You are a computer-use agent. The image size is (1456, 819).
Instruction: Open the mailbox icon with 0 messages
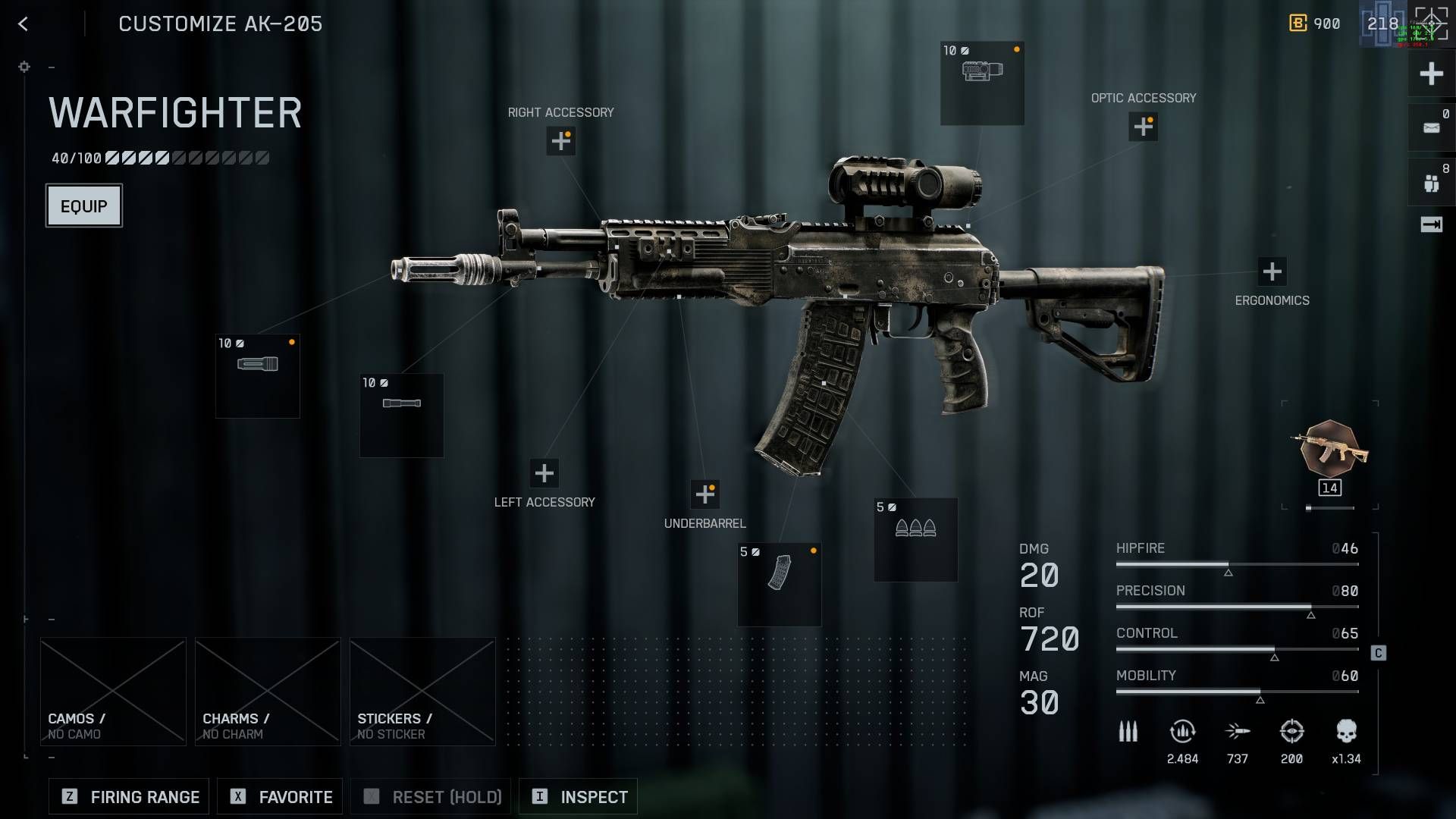[1429, 127]
